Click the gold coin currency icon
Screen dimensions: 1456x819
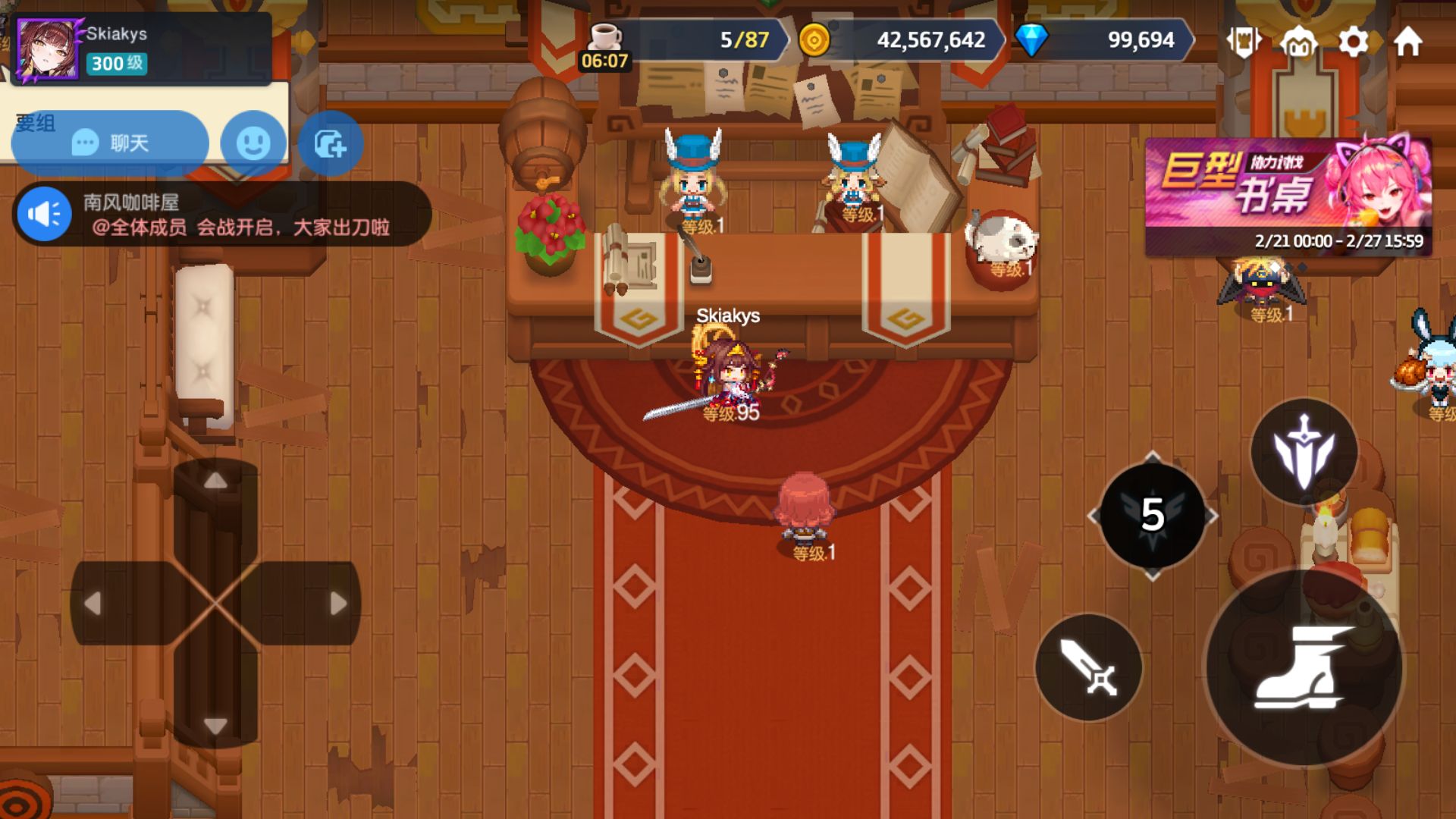817,41
